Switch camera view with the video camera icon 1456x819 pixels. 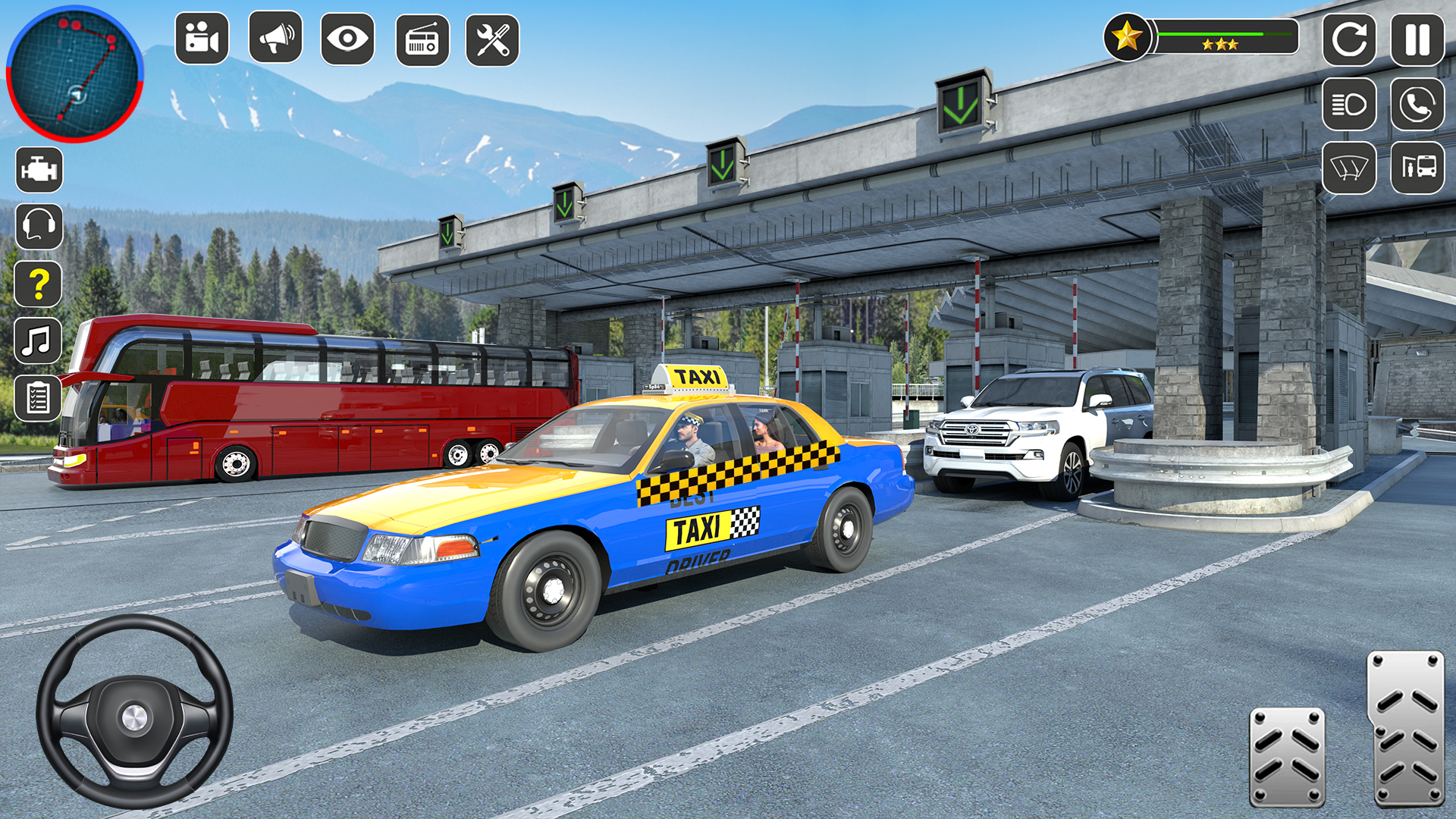point(202,39)
